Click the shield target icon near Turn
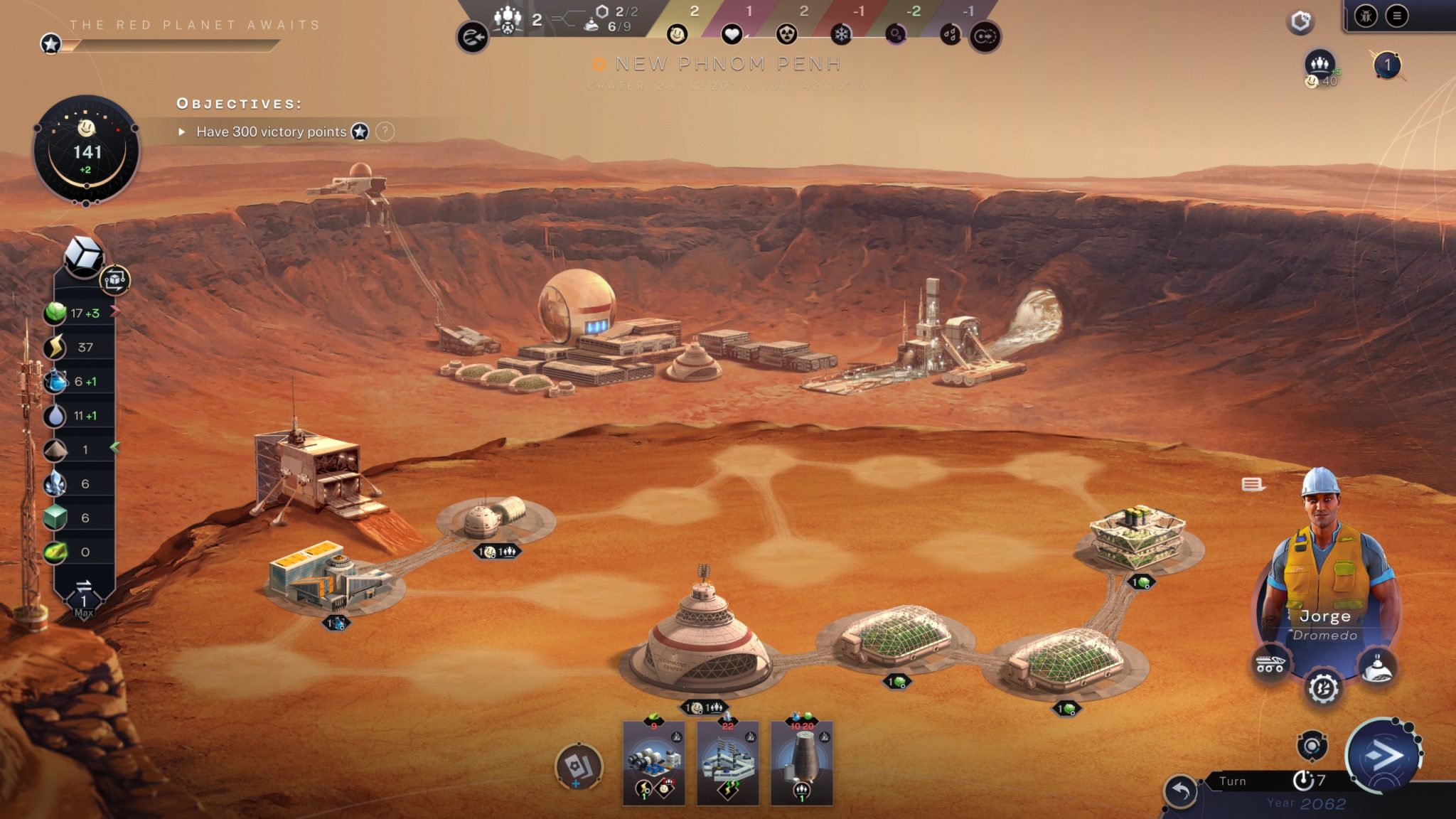The image size is (1456, 819). pos(1312,746)
